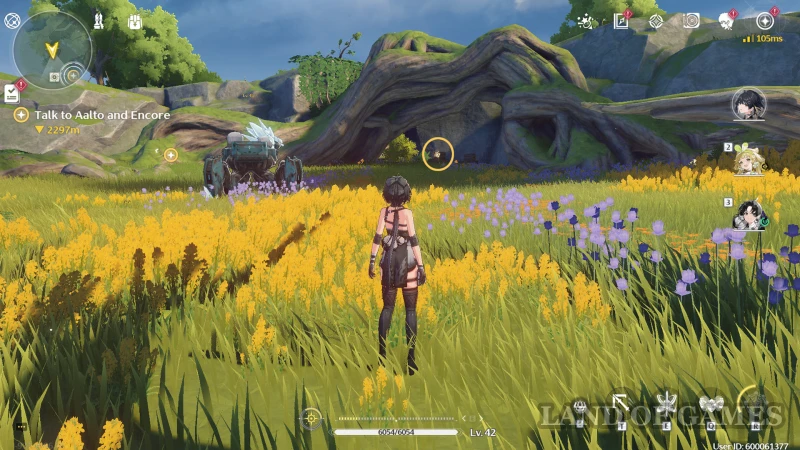
Task: Open the guidebook icon with red alert
Action: (621, 21)
